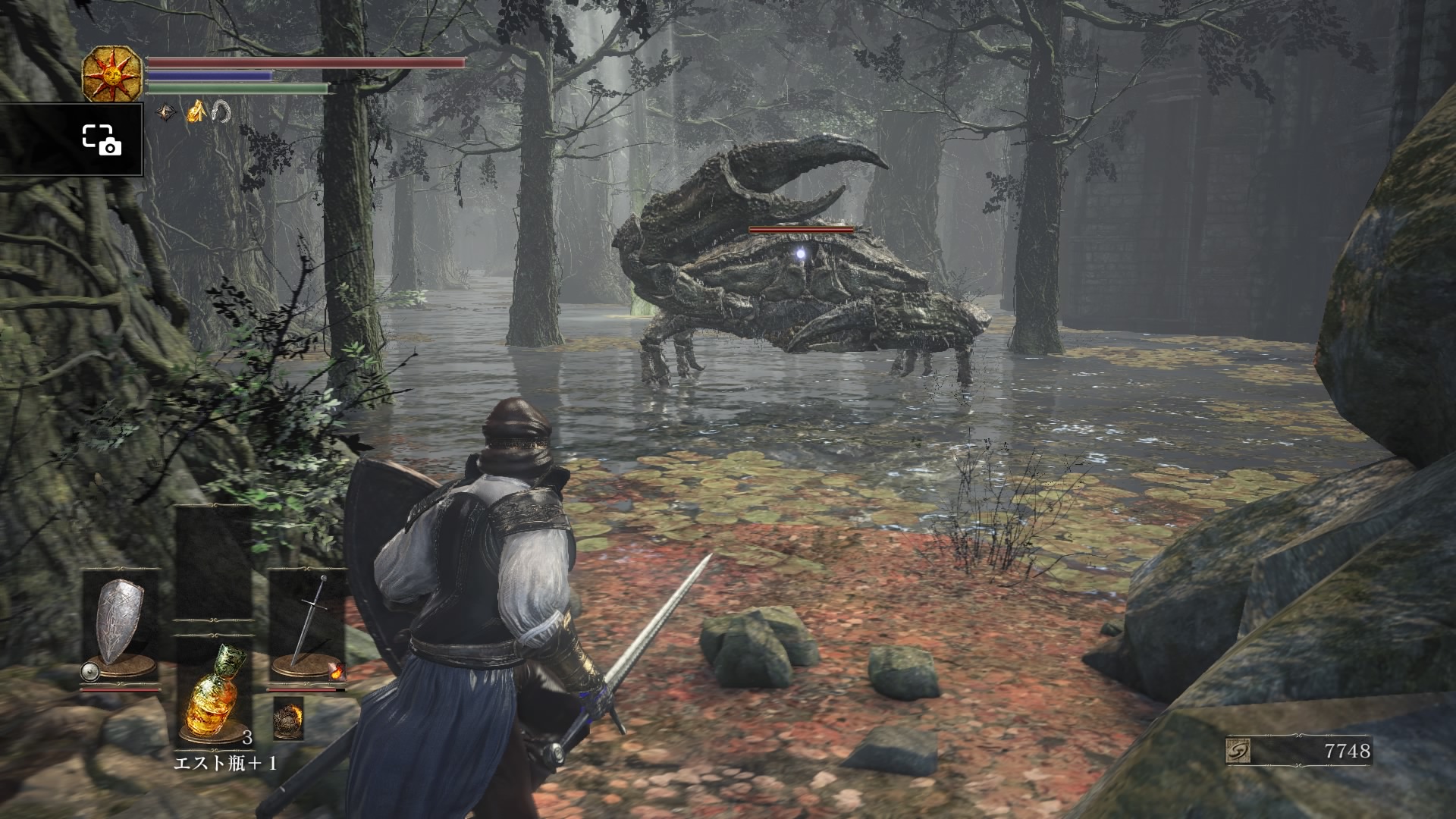Select the four-pointed star status icon
Image resolution: width=1456 pixels, height=819 pixels.
click(x=166, y=113)
